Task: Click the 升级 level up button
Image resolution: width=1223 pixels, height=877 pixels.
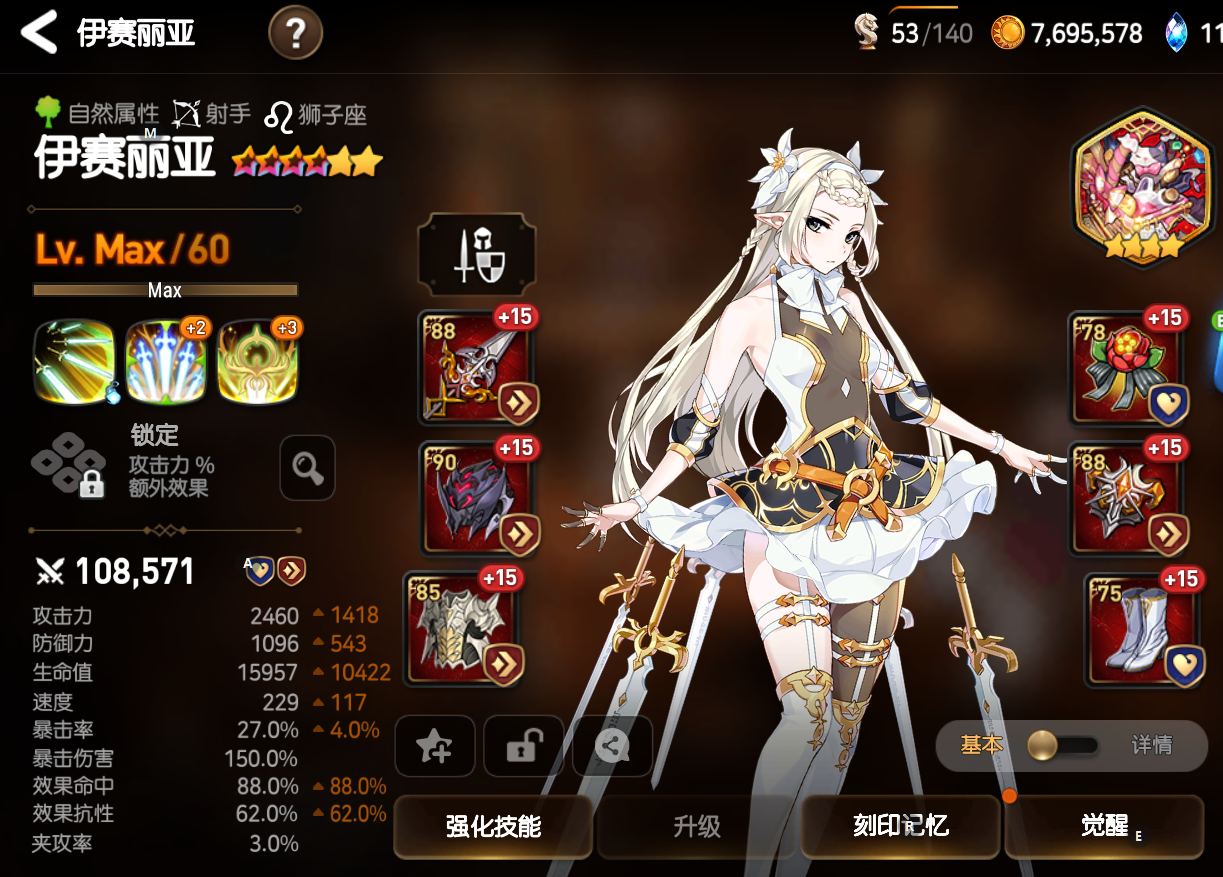Action: tap(697, 826)
